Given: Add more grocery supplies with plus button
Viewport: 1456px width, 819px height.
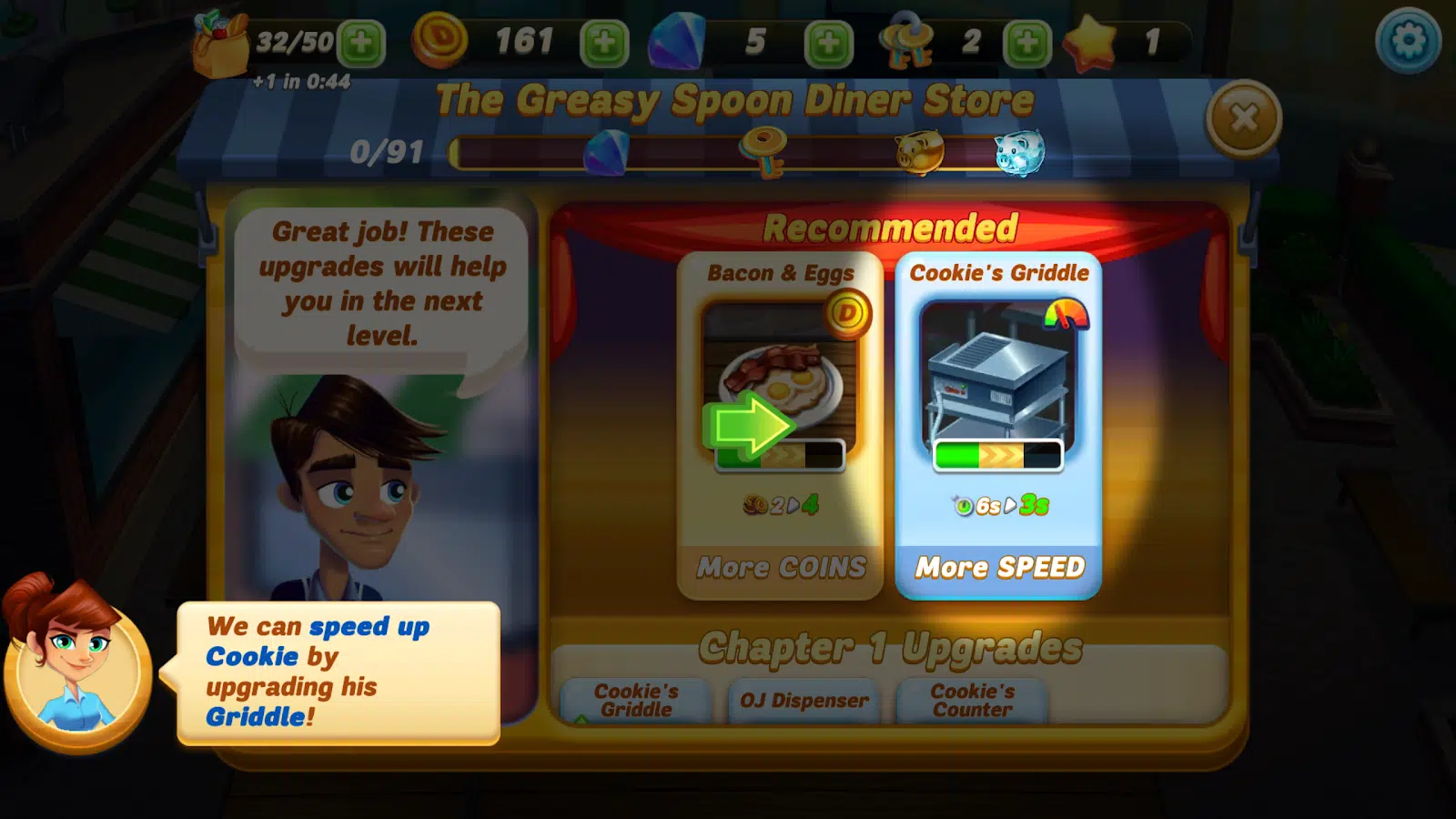Looking at the screenshot, I should coord(361,42).
